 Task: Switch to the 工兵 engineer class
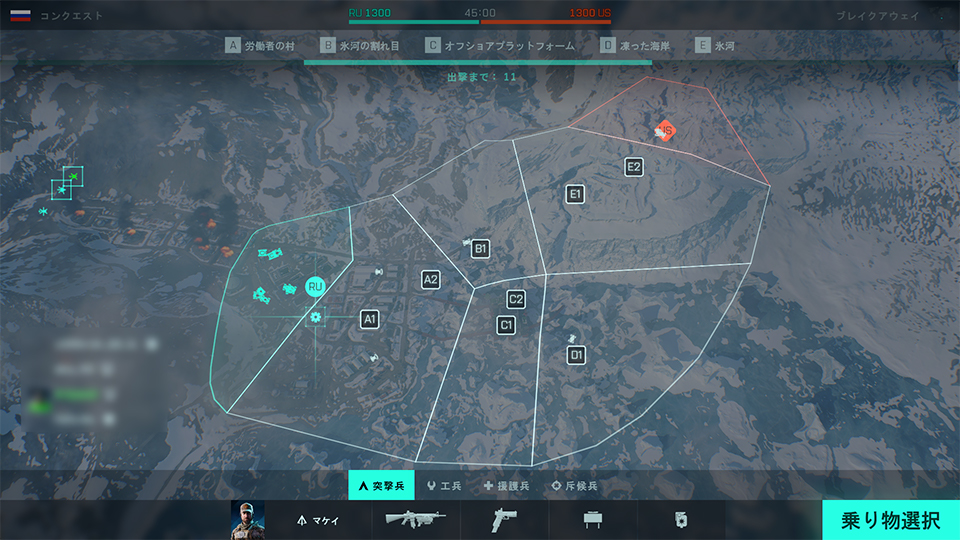tap(443, 486)
